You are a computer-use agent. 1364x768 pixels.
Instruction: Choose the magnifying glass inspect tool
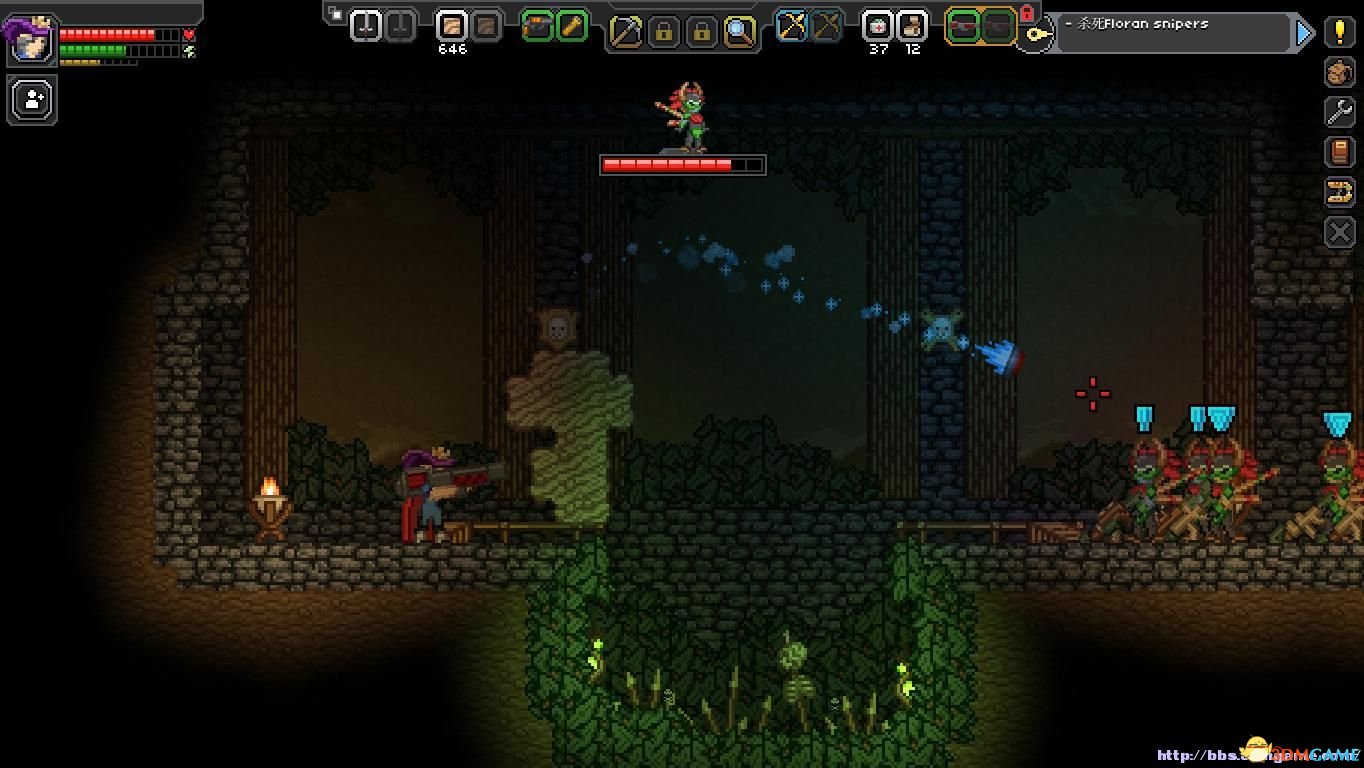[739, 32]
